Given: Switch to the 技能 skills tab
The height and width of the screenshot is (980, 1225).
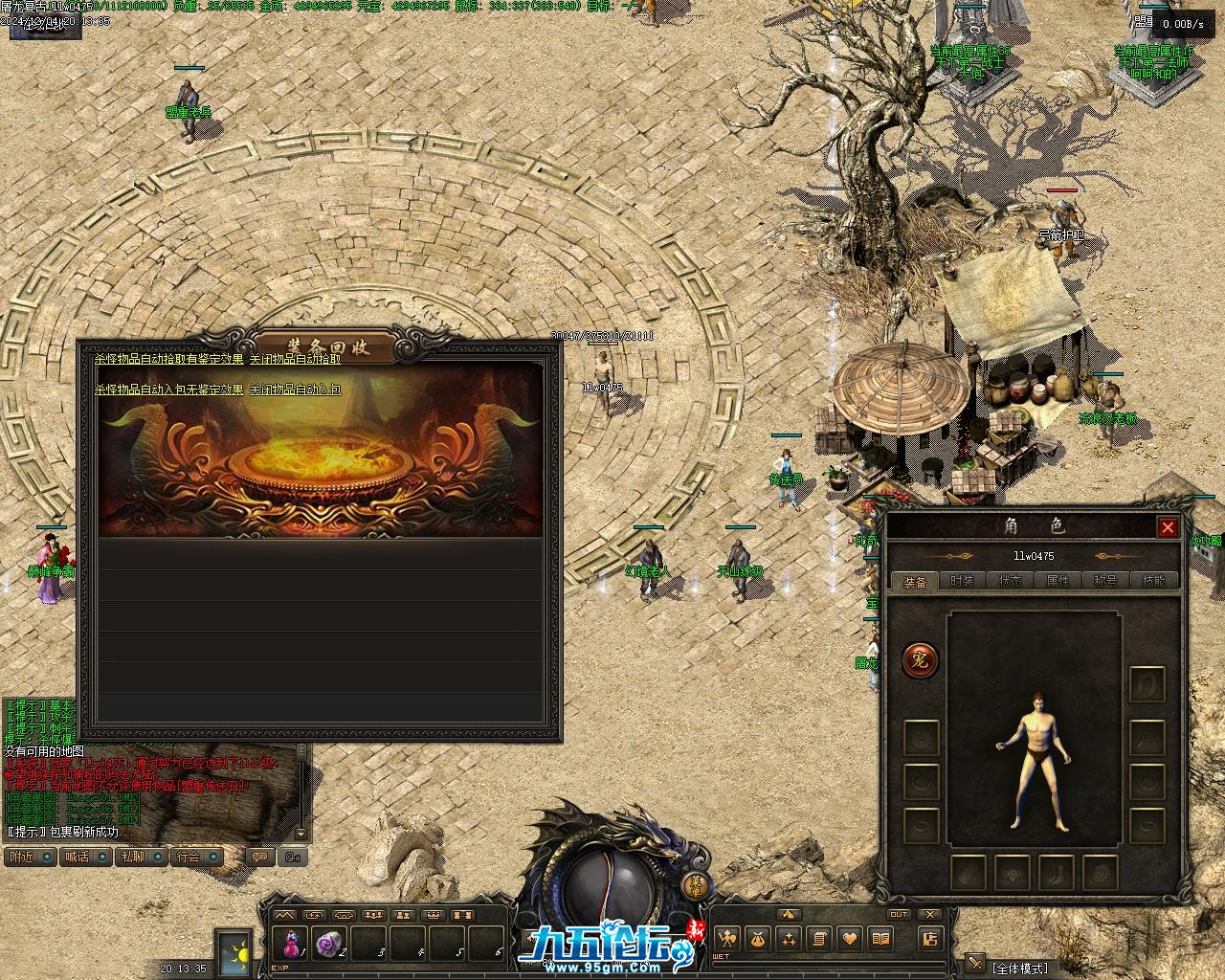Looking at the screenshot, I should pyautogui.click(x=1154, y=581).
